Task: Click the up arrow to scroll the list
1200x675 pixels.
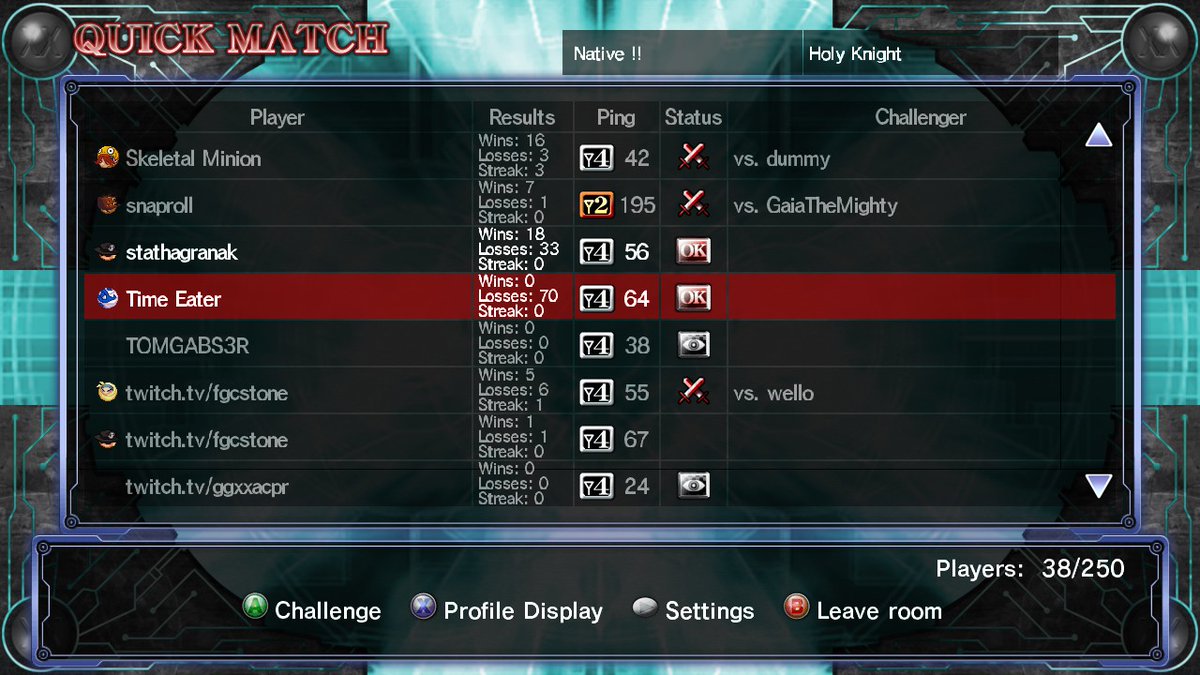Action: click(1098, 135)
